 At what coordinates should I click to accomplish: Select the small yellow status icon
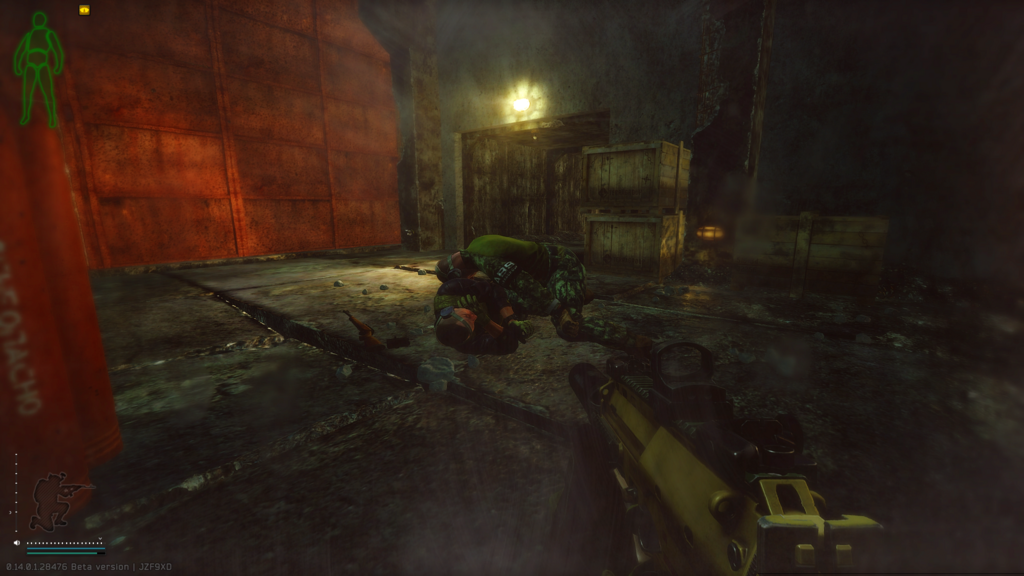[x=84, y=10]
